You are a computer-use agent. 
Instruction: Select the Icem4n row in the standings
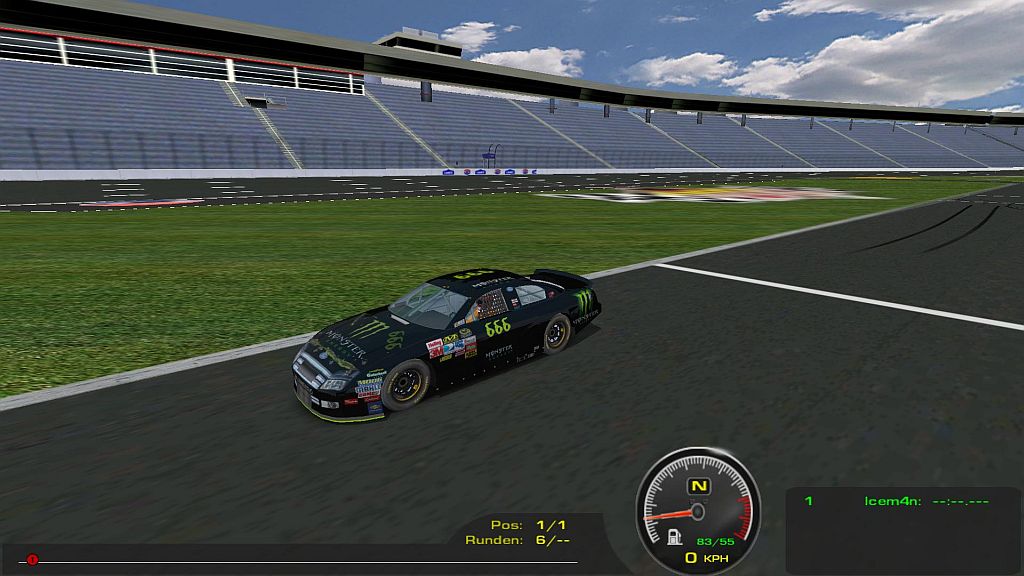pos(896,501)
